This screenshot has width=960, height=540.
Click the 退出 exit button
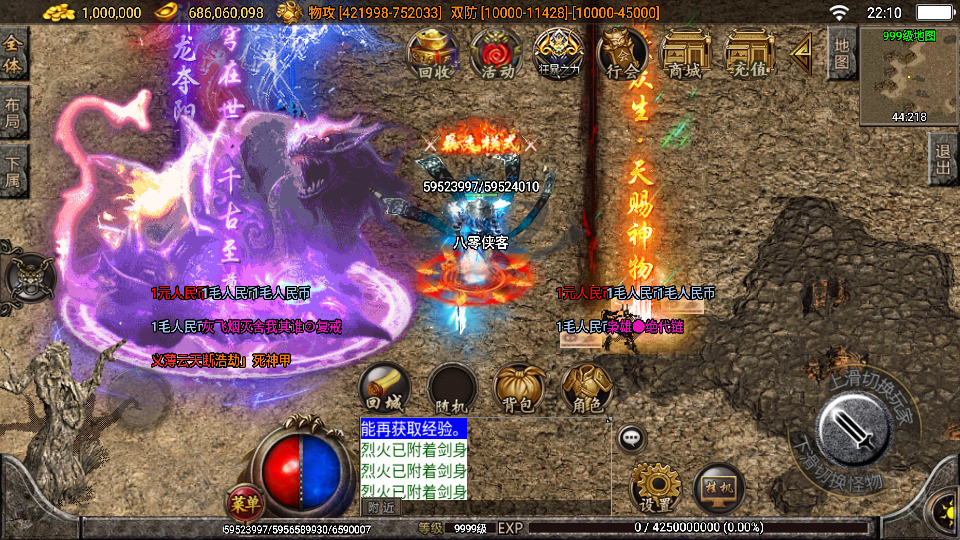coord(941,160)
